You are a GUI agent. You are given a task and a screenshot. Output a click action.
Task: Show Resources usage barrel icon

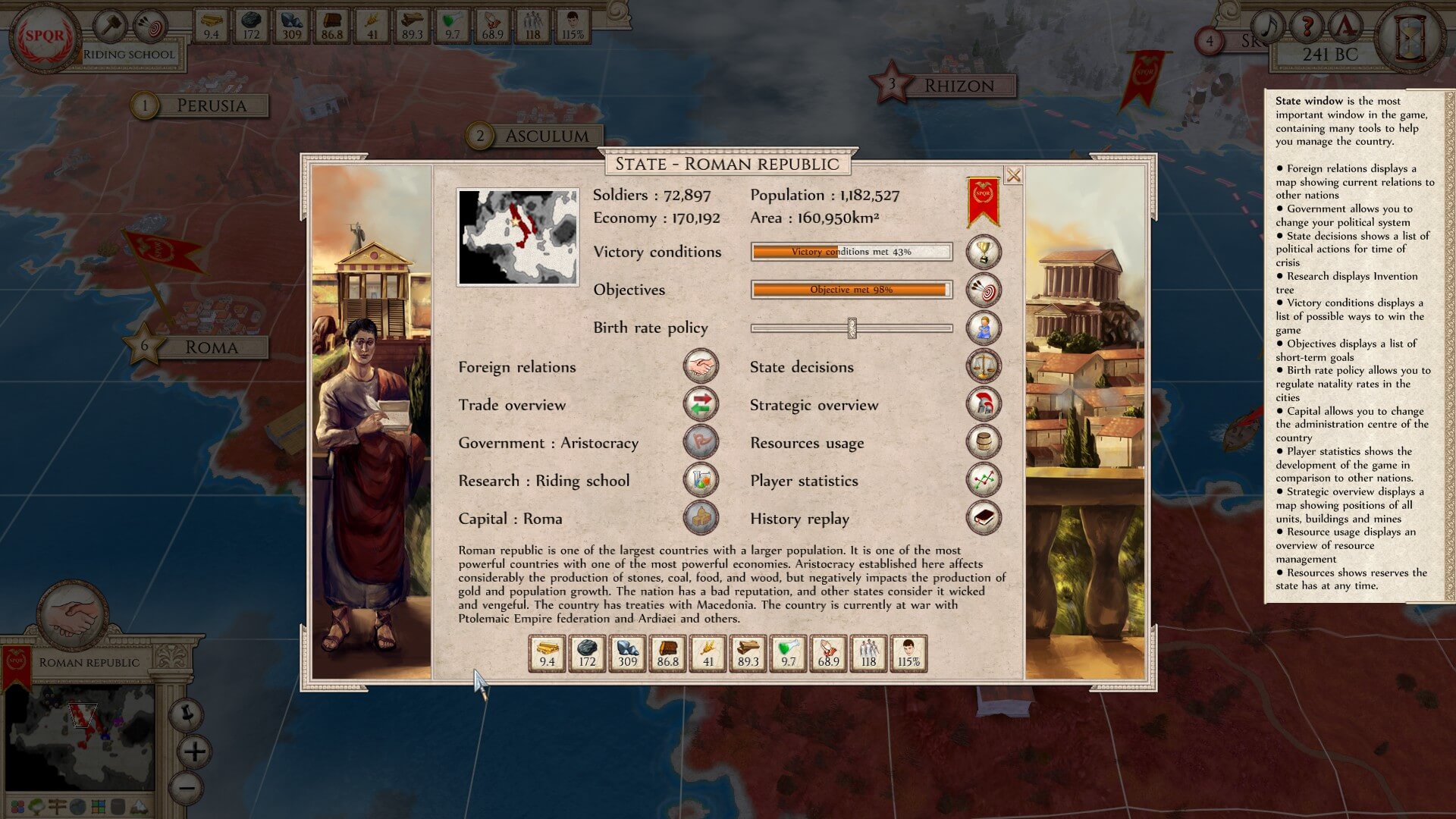[x=984, y=442]
